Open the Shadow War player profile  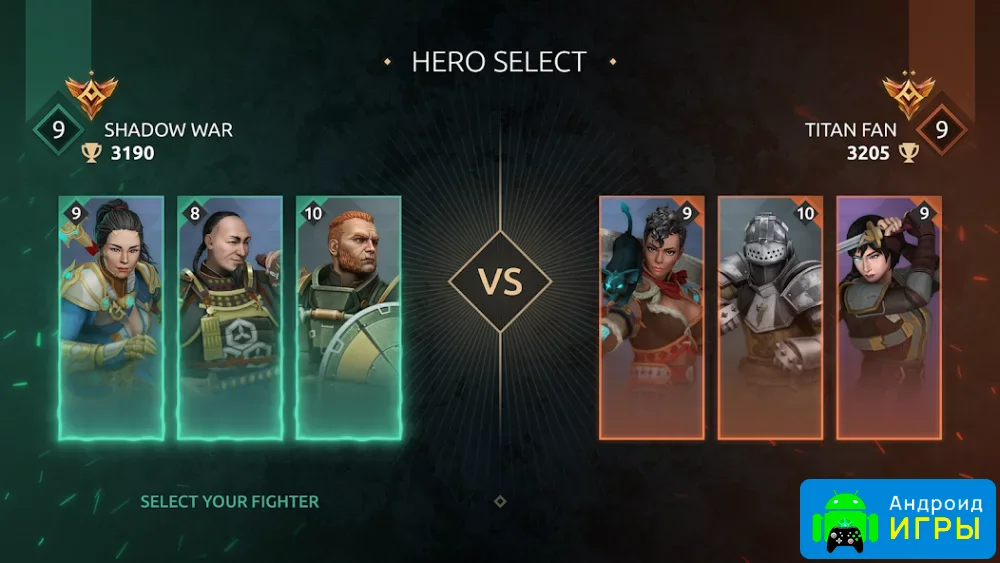pyautogui.click(x=168, y=131)
